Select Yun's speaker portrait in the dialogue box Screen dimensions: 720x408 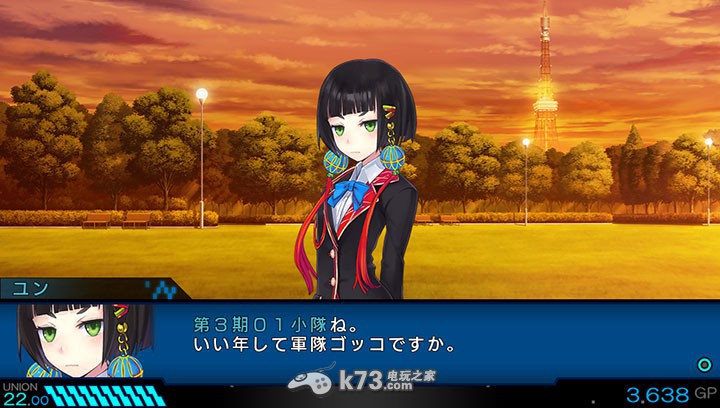pos(85,340)
